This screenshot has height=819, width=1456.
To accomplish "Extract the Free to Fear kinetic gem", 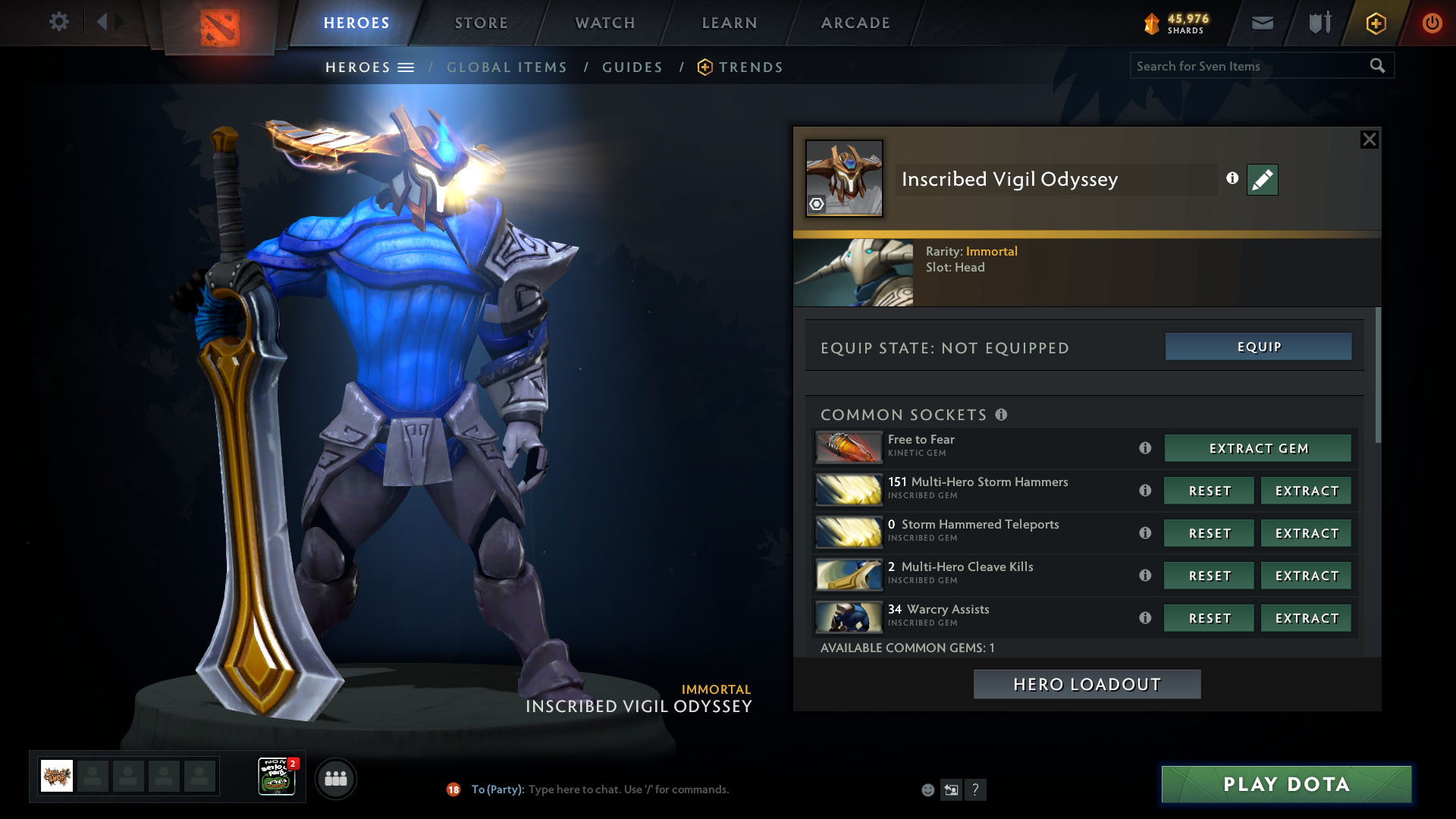I will coord(1258,448).
